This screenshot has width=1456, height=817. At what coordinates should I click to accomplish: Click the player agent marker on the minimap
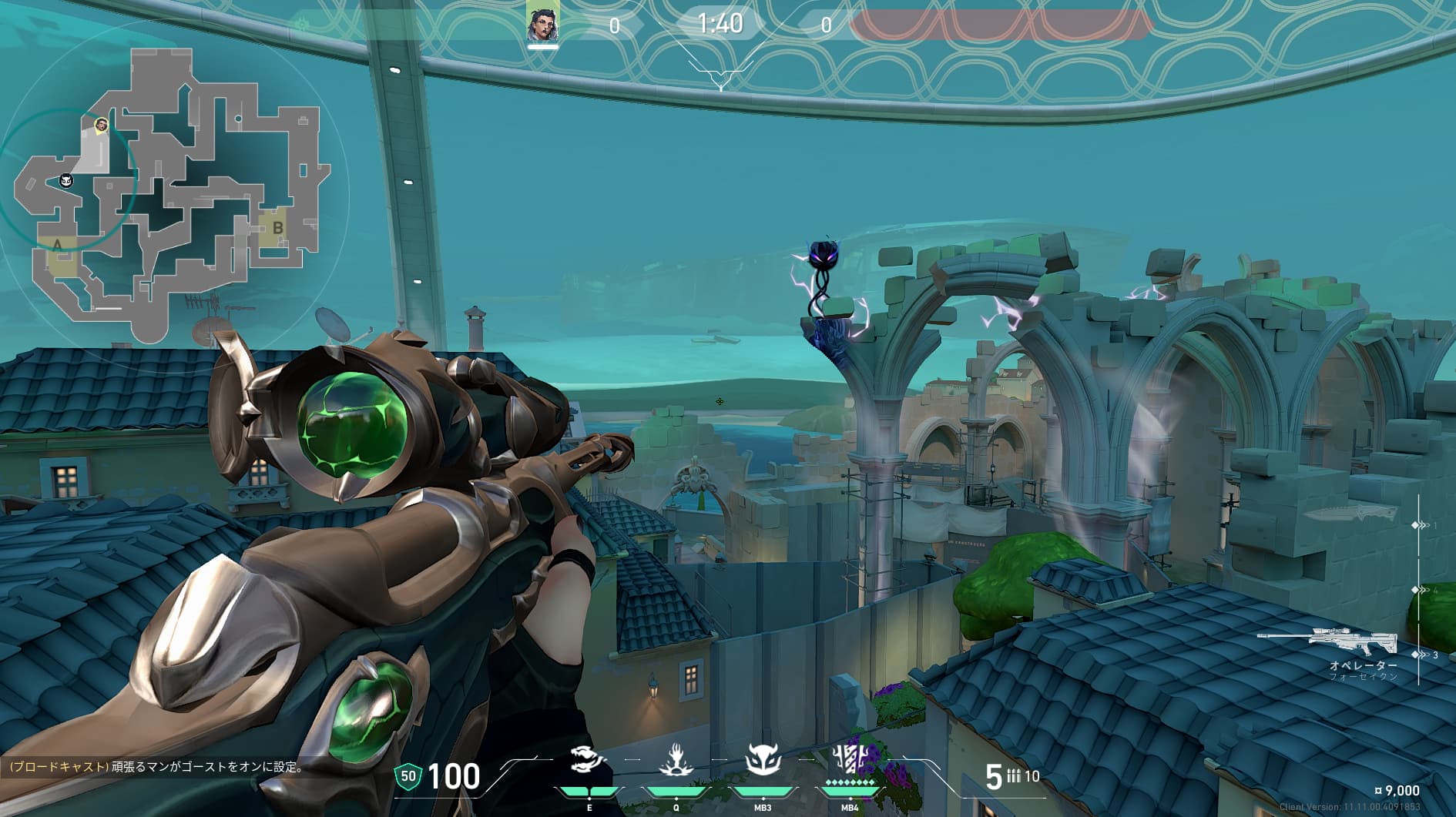101,125
